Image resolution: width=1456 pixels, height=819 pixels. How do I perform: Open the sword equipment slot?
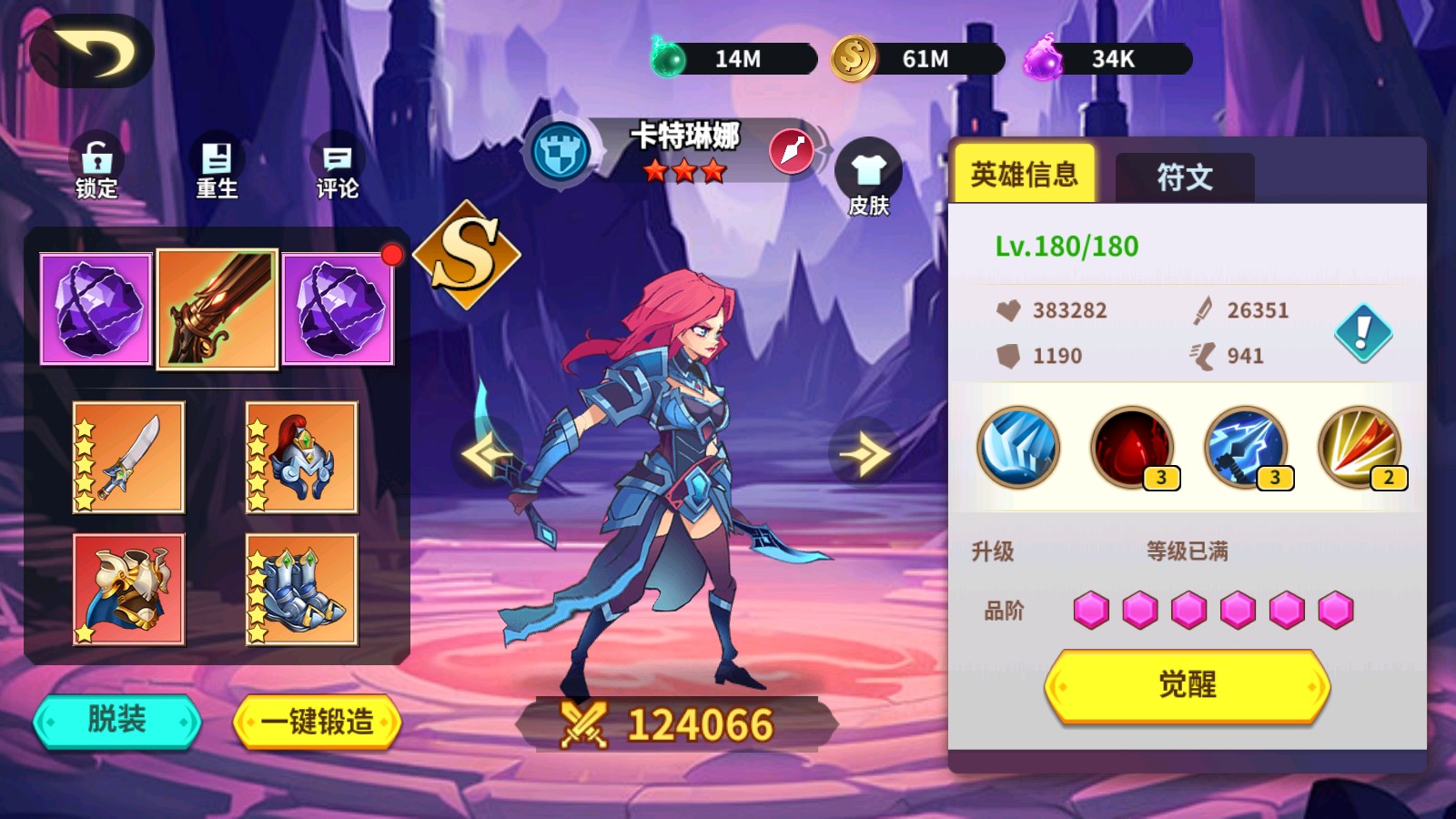(x=127, y=457)
